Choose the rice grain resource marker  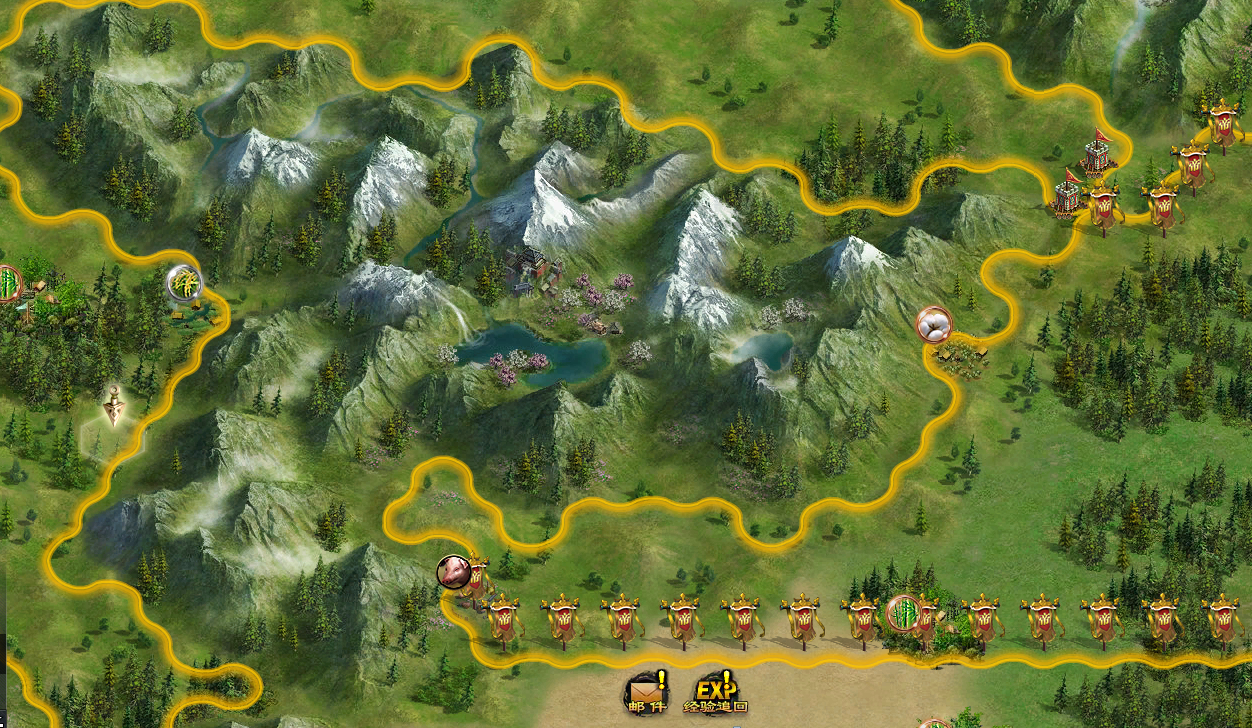[x=184, y=283]
